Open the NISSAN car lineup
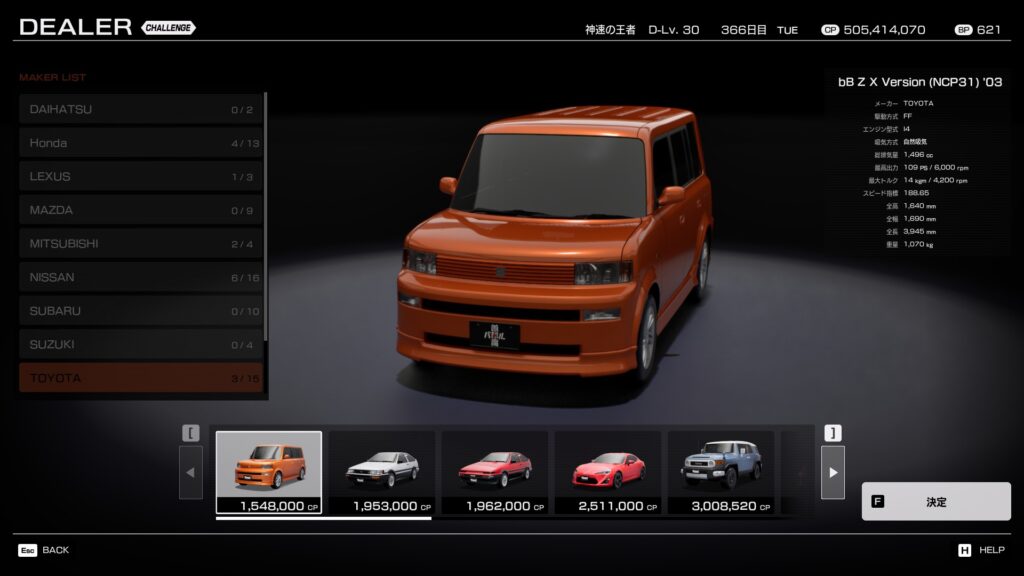1024x576 pixels. [140, 277]
